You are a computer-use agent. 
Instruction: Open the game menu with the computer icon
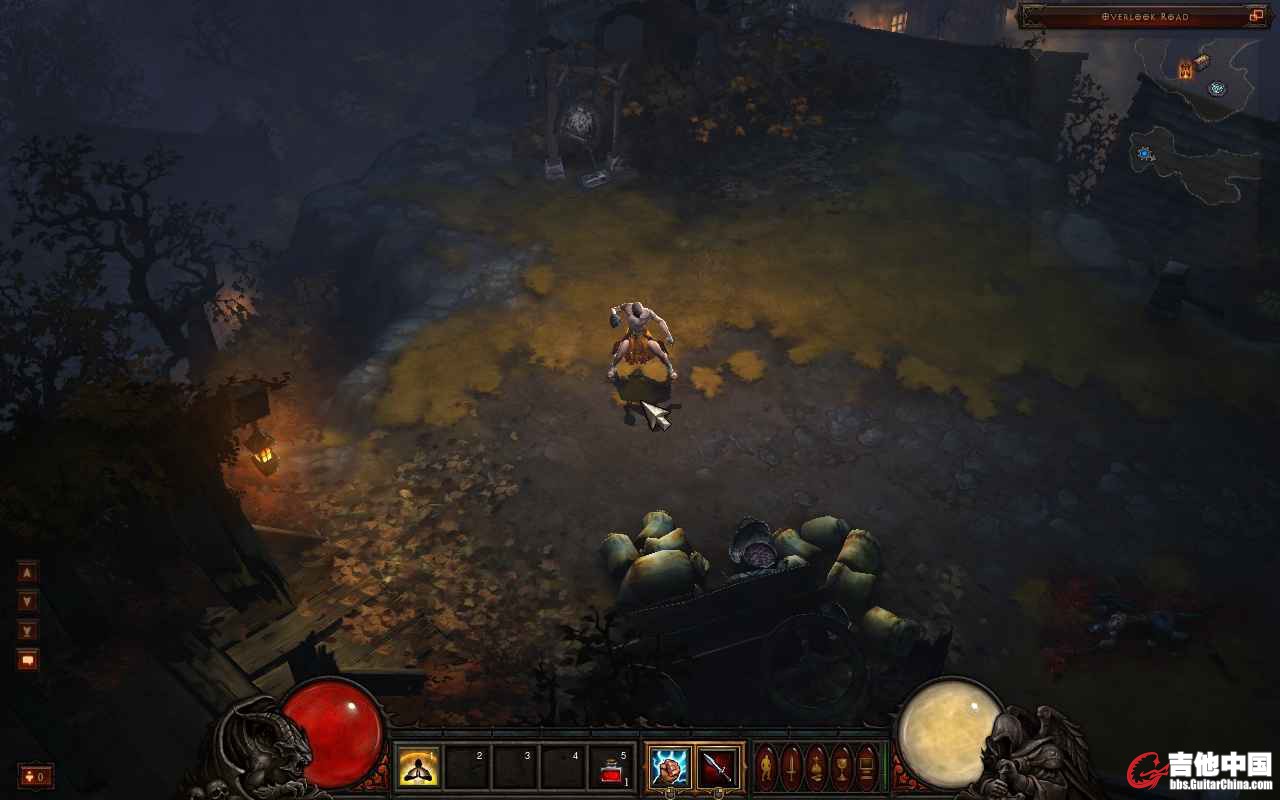click(867, 767)
